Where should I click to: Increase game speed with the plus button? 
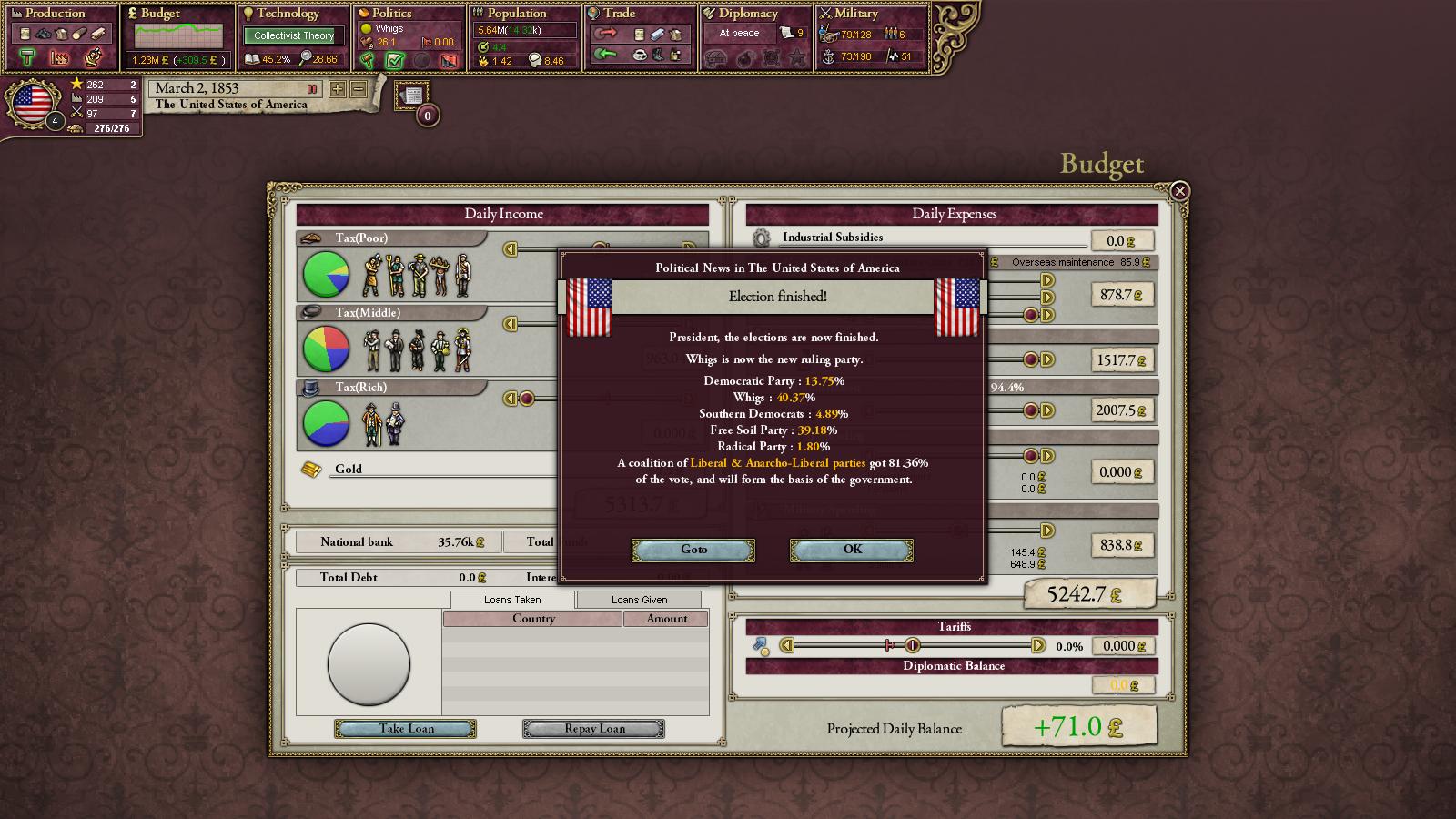click(x=338, y=89)
